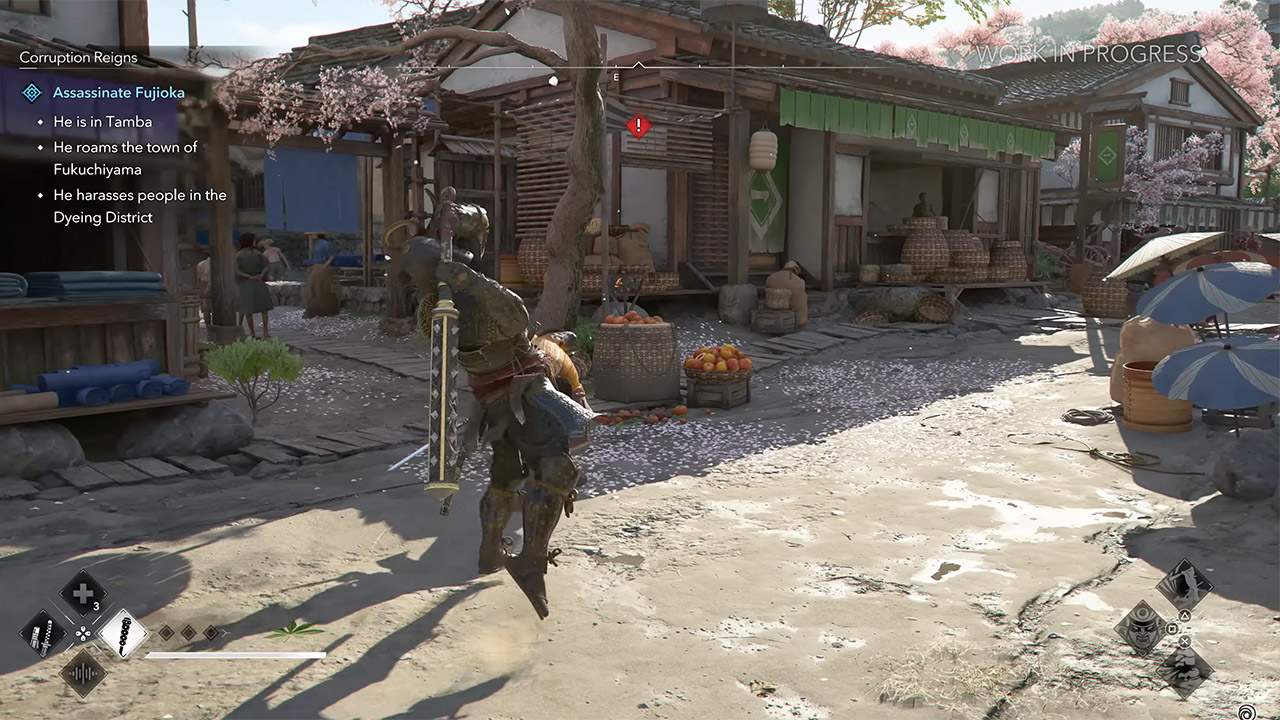Select the highlighted kanabo club weapon

123,633
